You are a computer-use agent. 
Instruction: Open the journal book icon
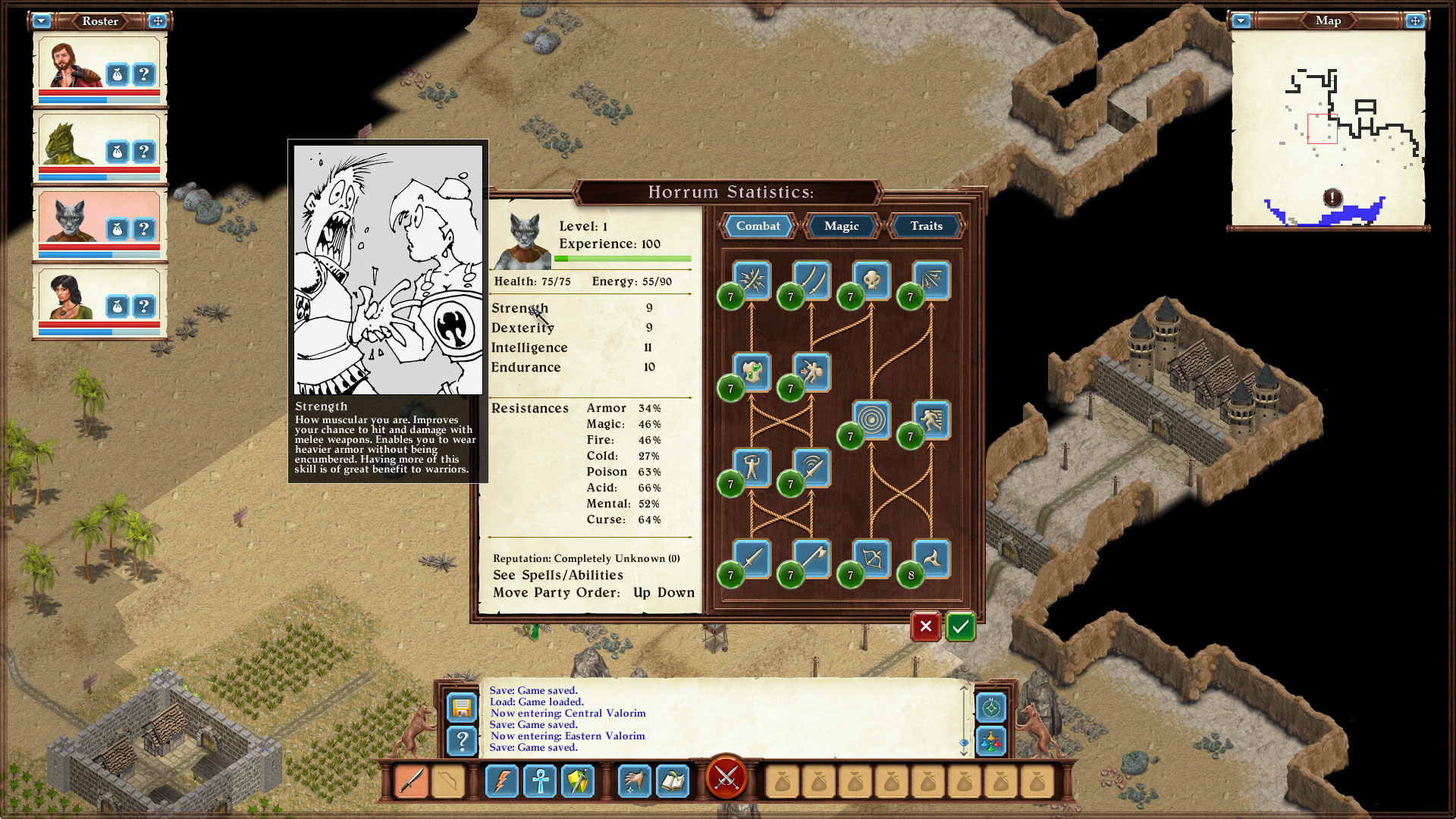coord(673,780)
